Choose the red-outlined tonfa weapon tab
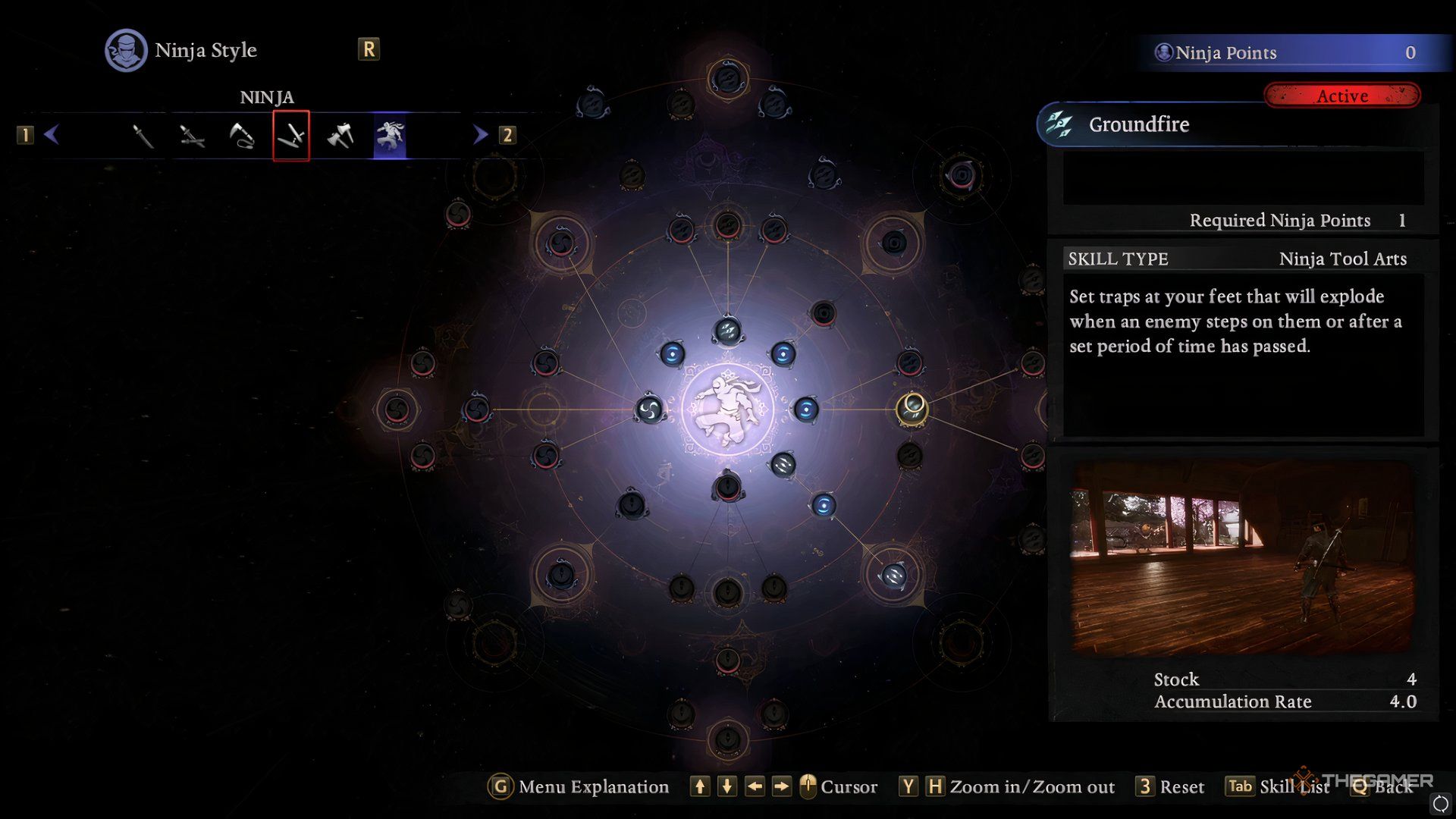This screenshot has height=819, width=1456. click(x=291, y=136)
